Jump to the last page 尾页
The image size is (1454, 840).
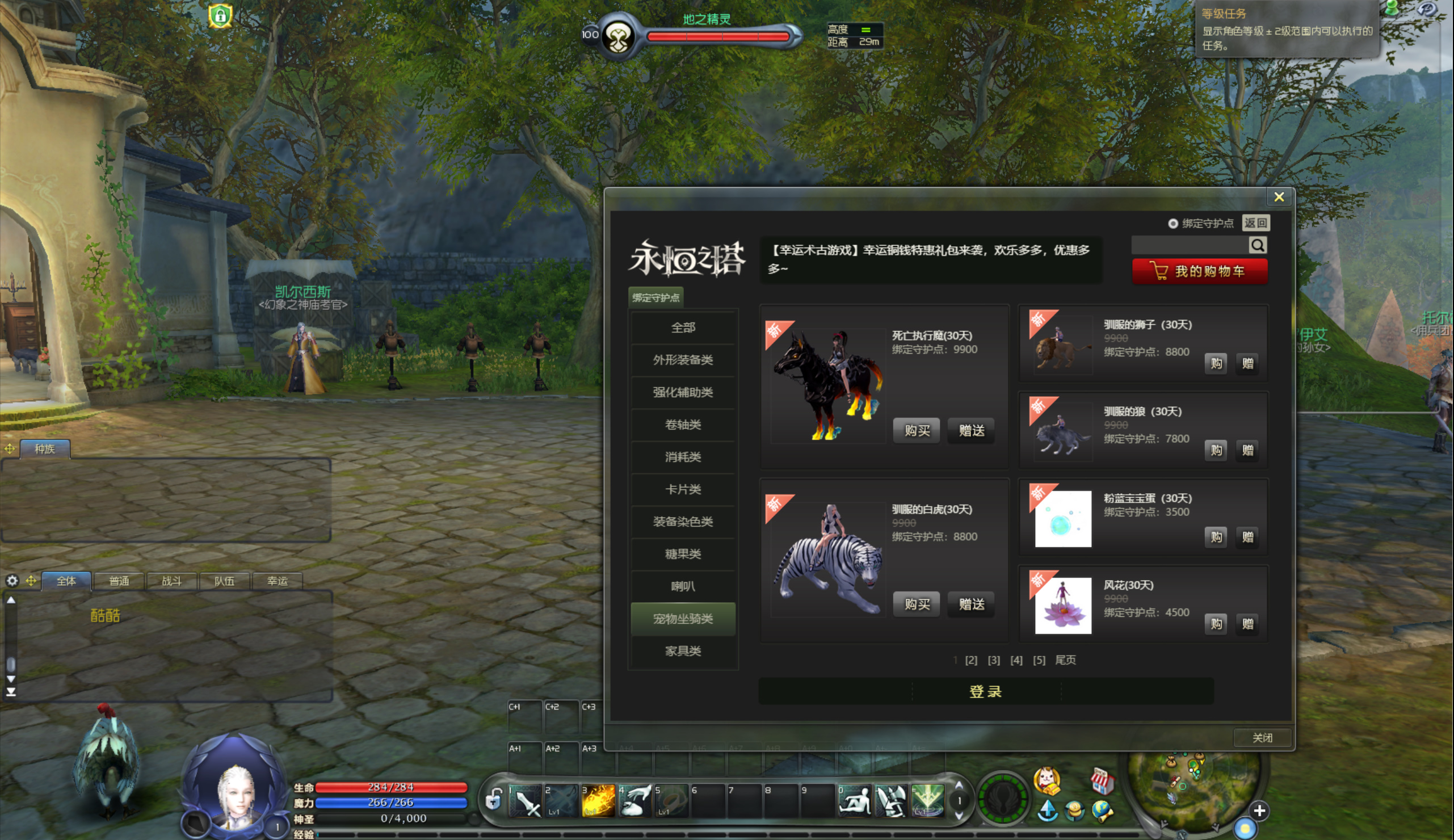pos(1065,660)
